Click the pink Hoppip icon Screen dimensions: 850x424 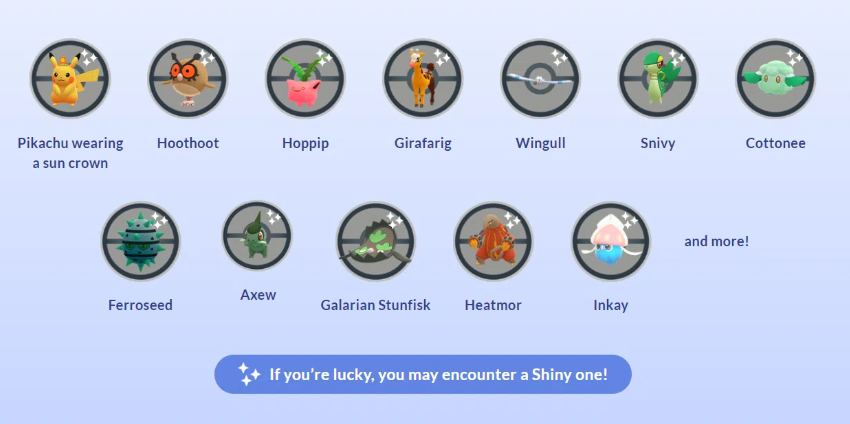[x=305, y=79]
